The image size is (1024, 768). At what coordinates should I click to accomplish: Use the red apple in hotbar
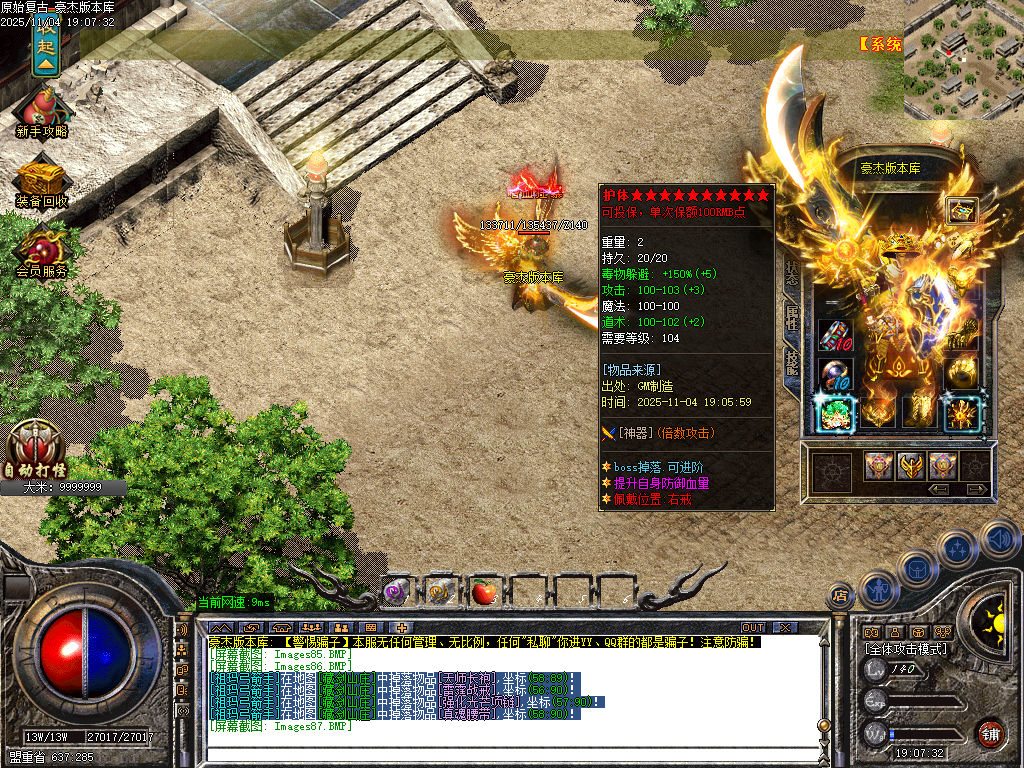point(484,592)
